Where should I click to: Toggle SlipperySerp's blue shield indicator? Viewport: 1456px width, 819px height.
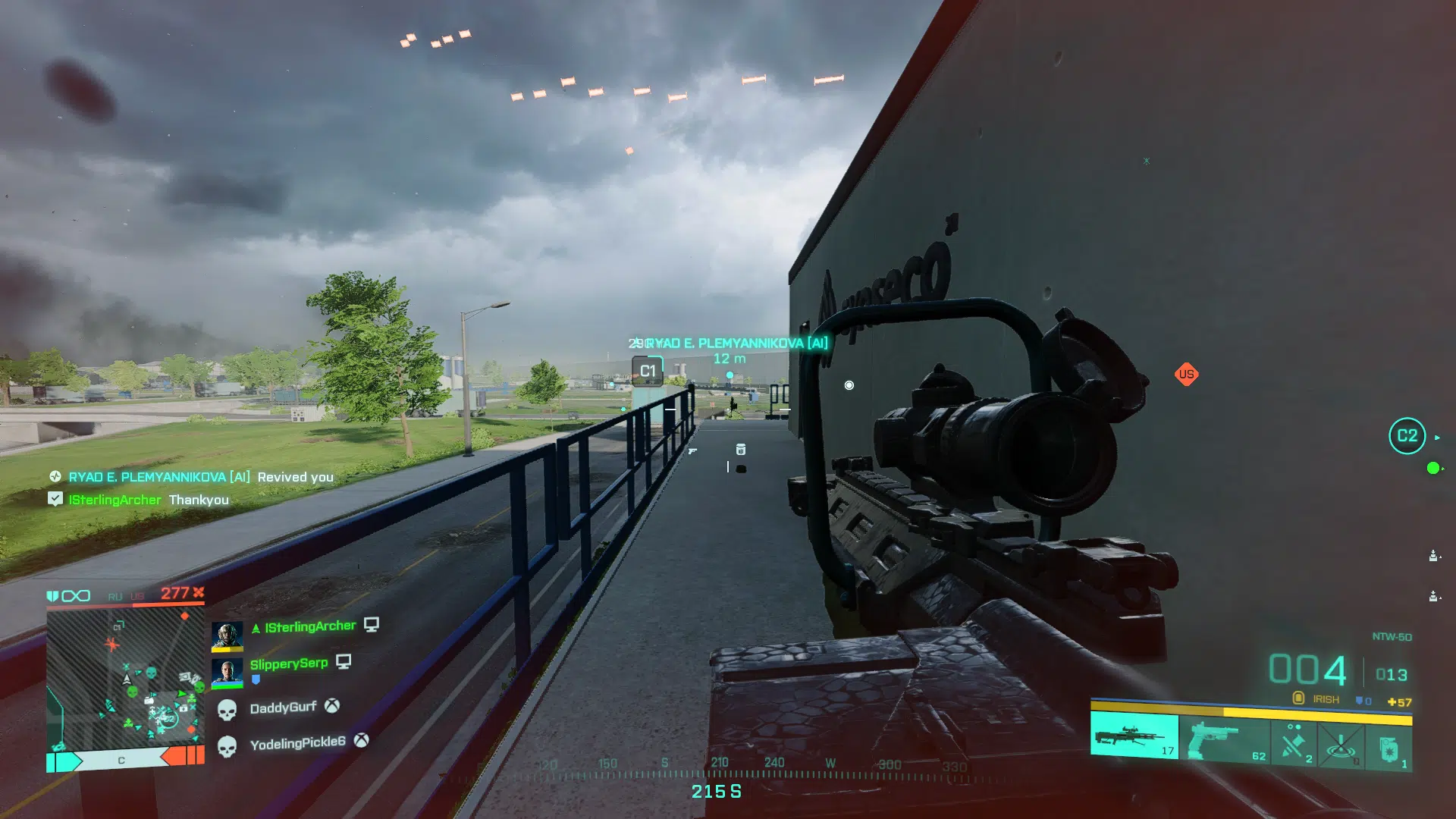(x=256, y=679)
